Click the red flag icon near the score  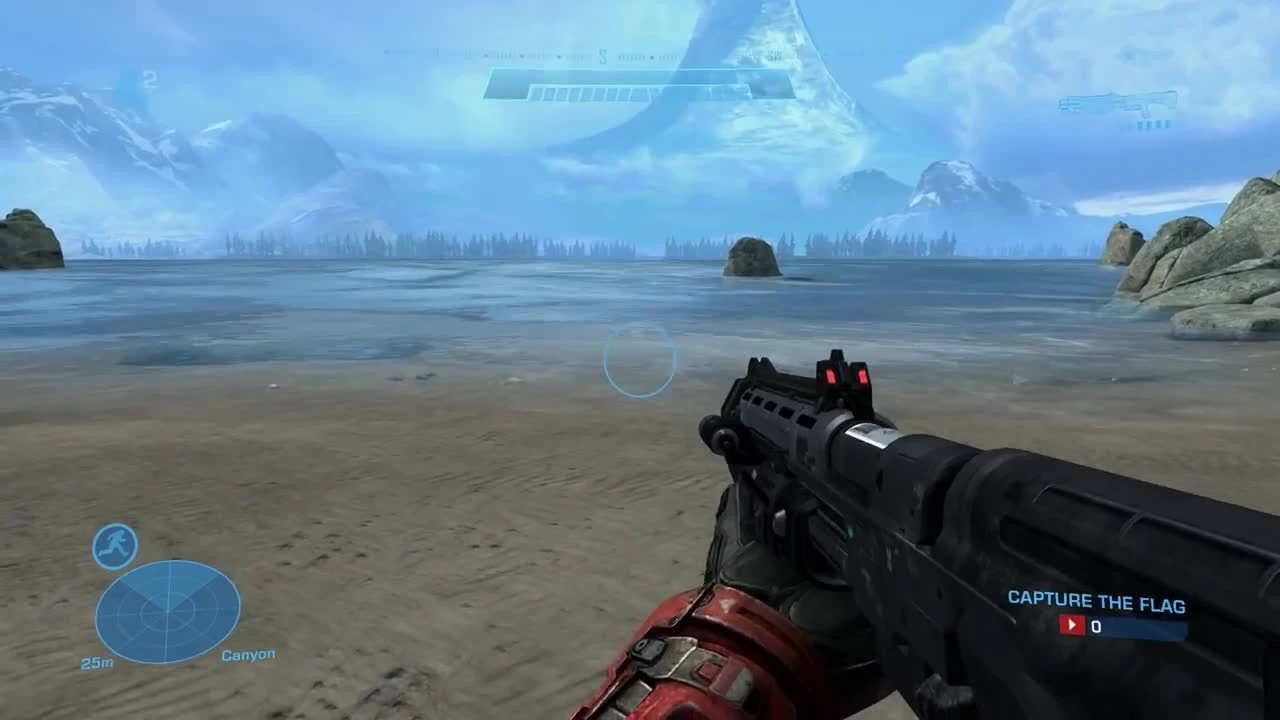[1071, 625]
